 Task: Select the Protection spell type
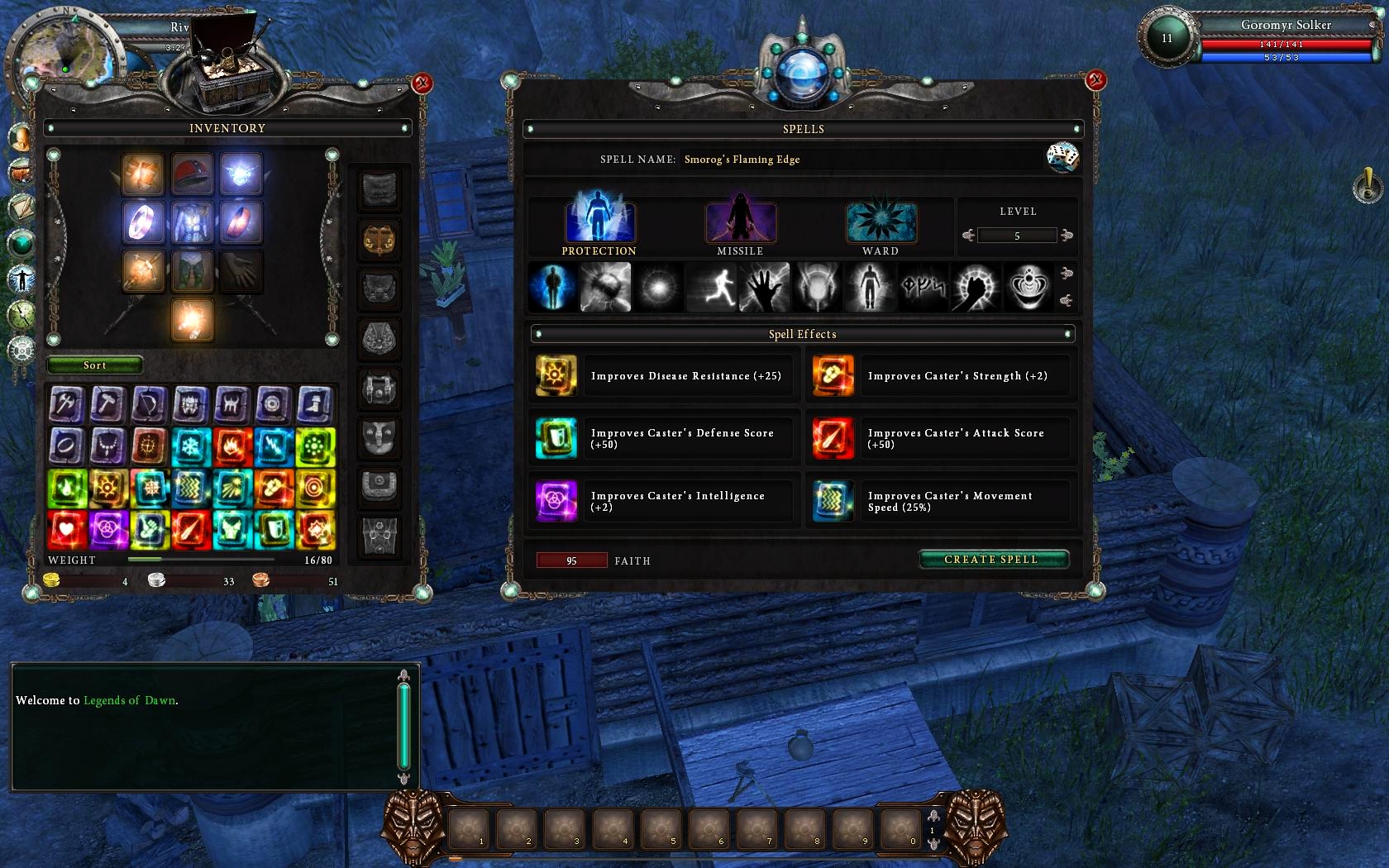pos(599,222)
